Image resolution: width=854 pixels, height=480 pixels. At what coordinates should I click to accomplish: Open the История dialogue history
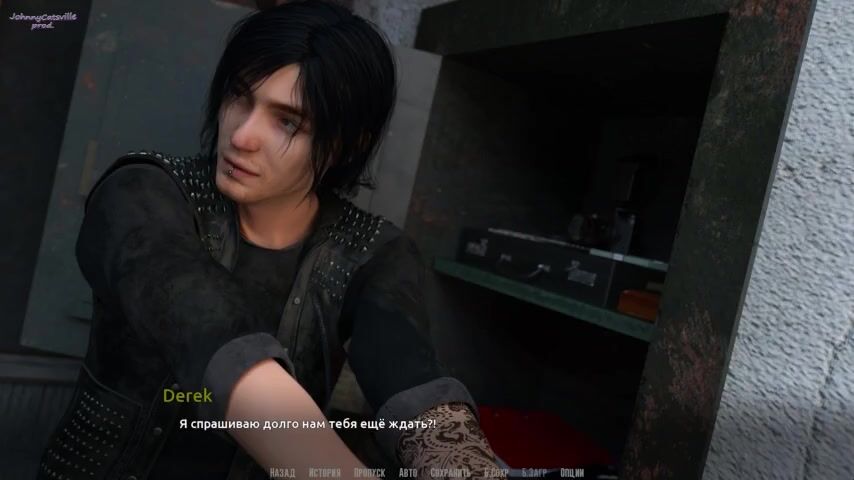[325, 473]
